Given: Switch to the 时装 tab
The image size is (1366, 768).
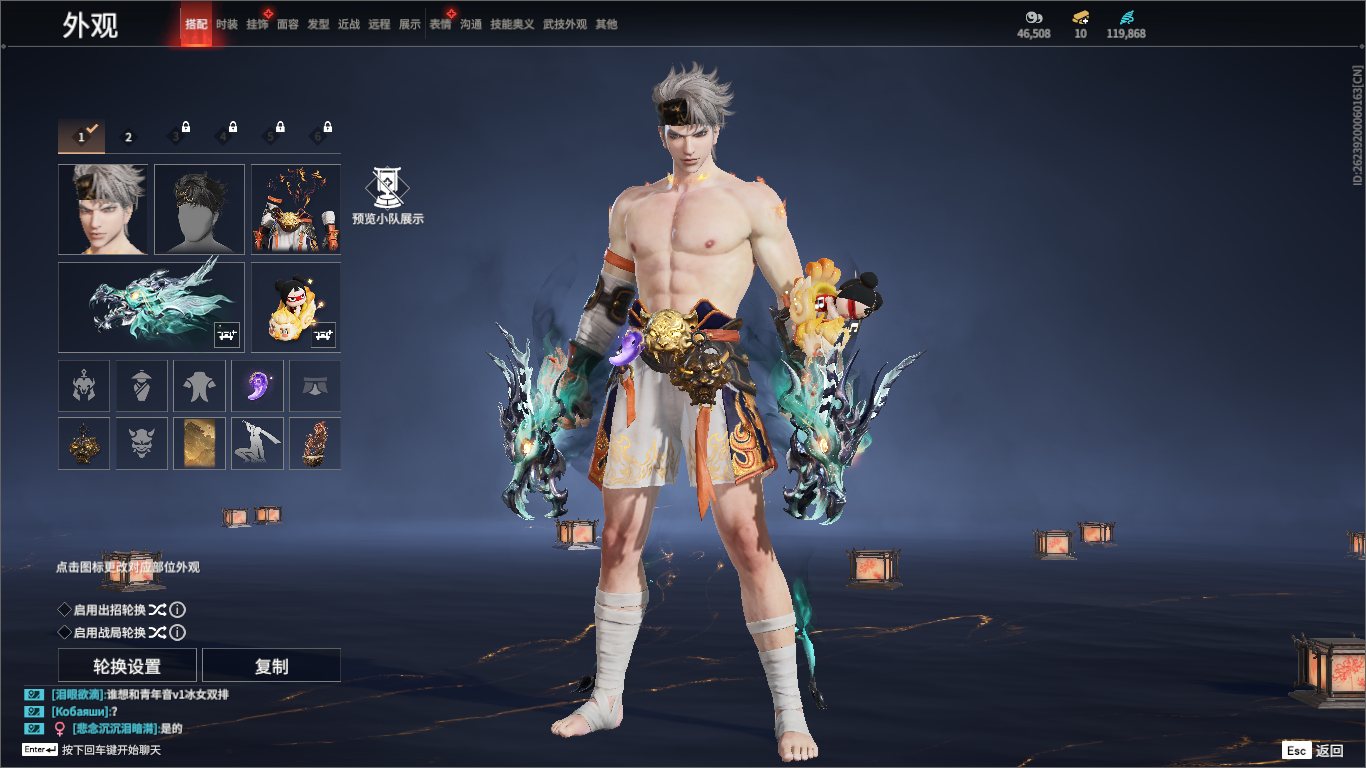Looking at the screenshot, I should click(227, 24).
